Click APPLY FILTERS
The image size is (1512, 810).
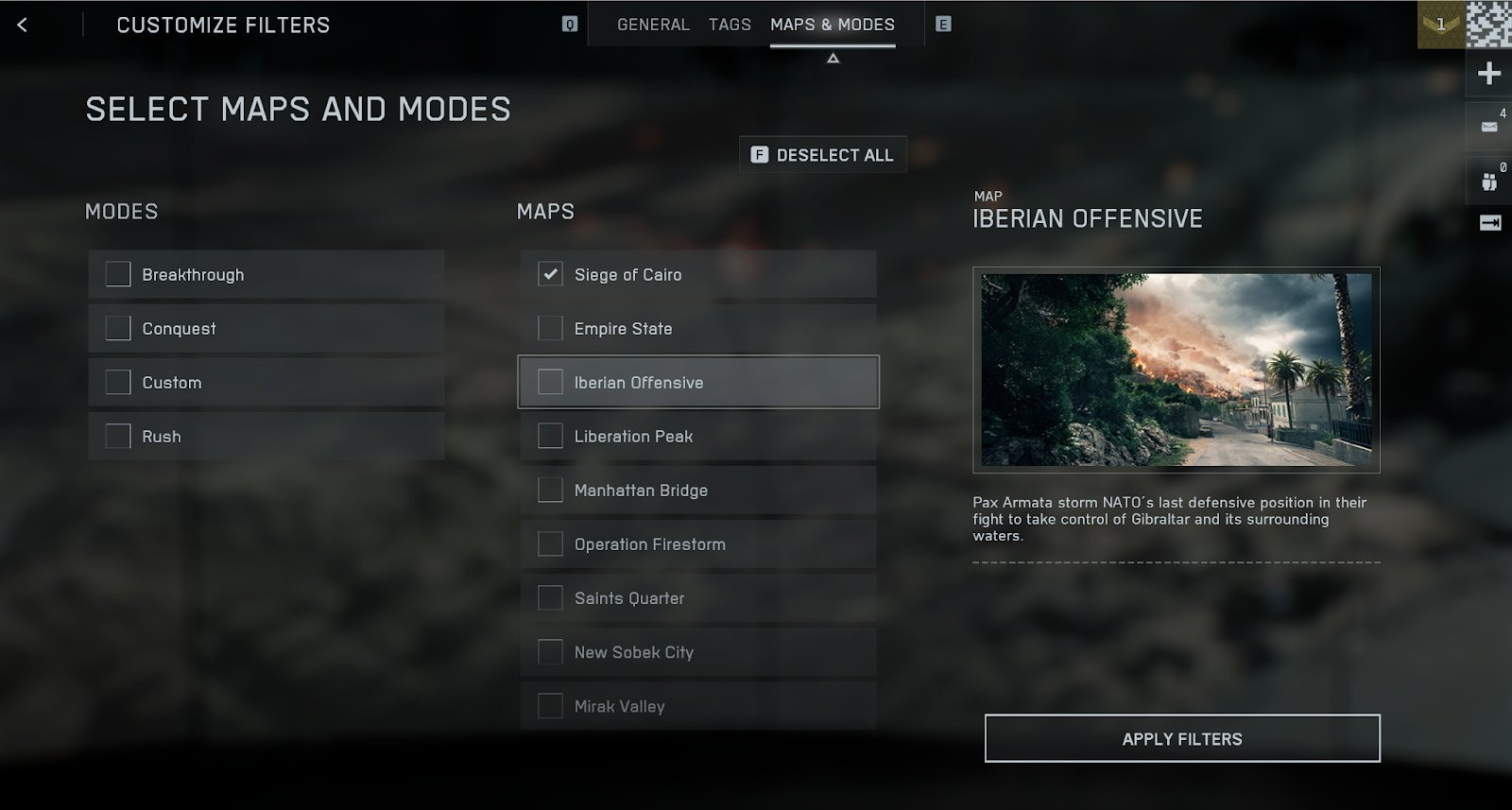pyautogui.click(x=1180, y=738)
